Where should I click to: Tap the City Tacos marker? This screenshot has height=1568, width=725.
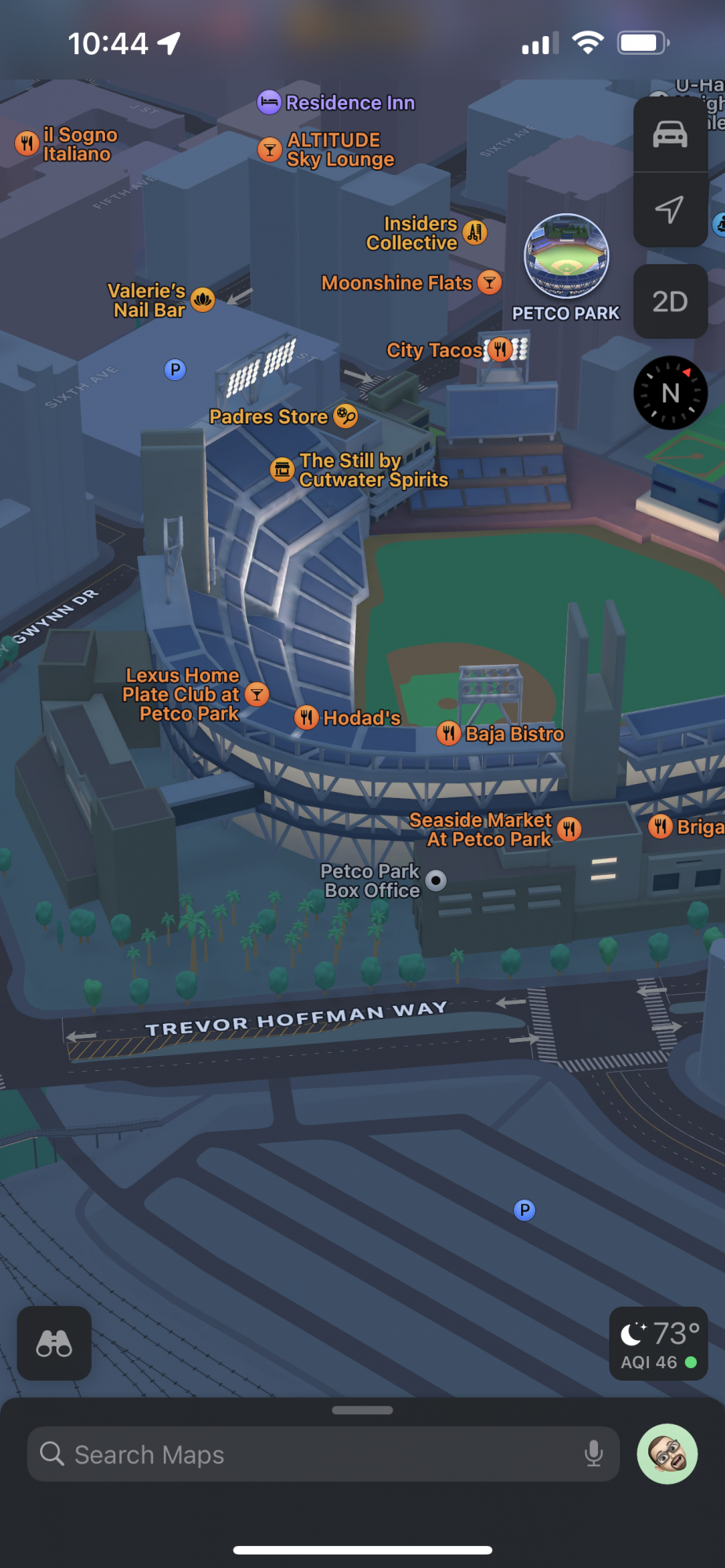pyautogui.click(x=499, y=350)
